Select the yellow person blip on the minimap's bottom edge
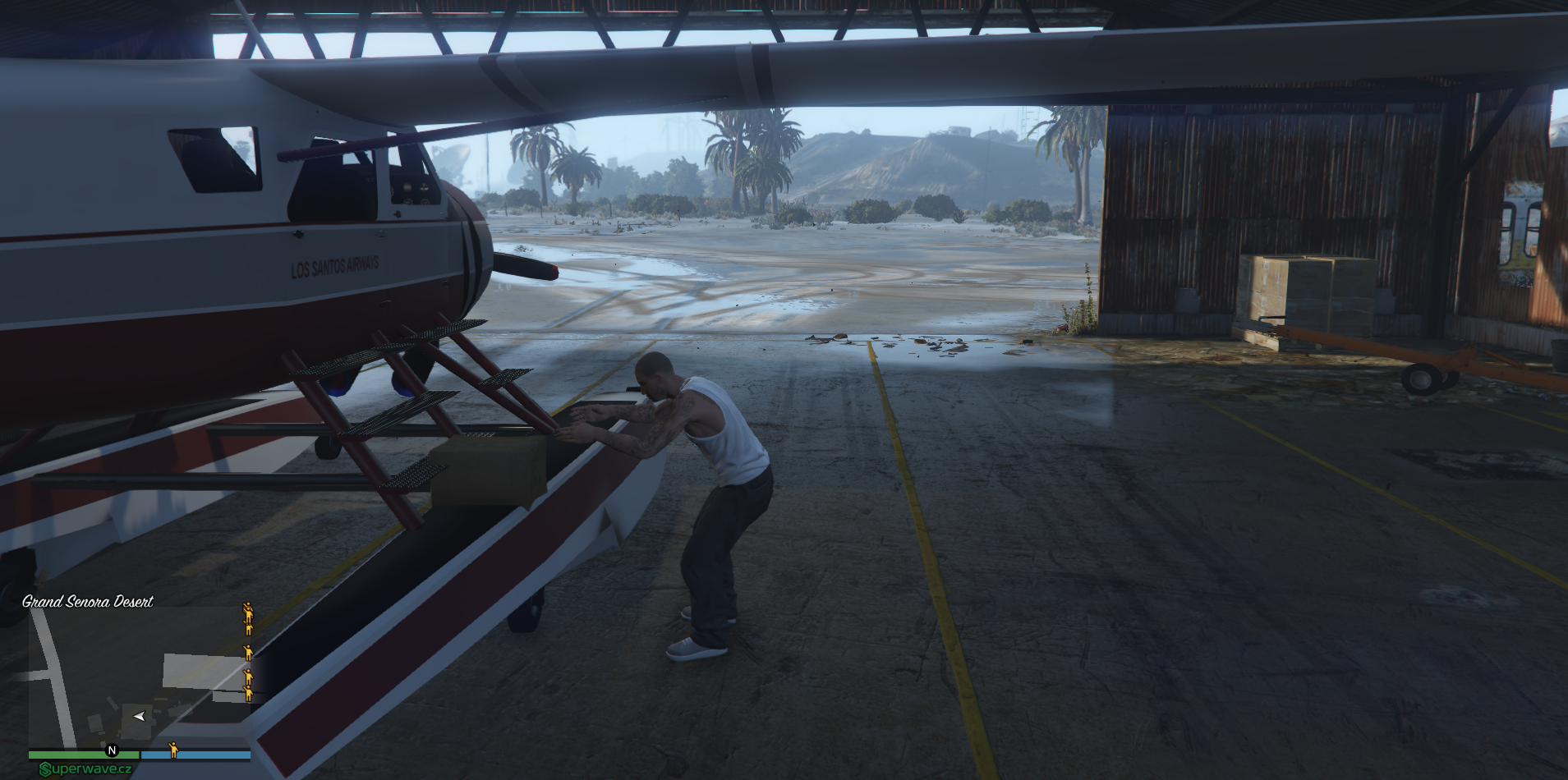 [173, 749]
